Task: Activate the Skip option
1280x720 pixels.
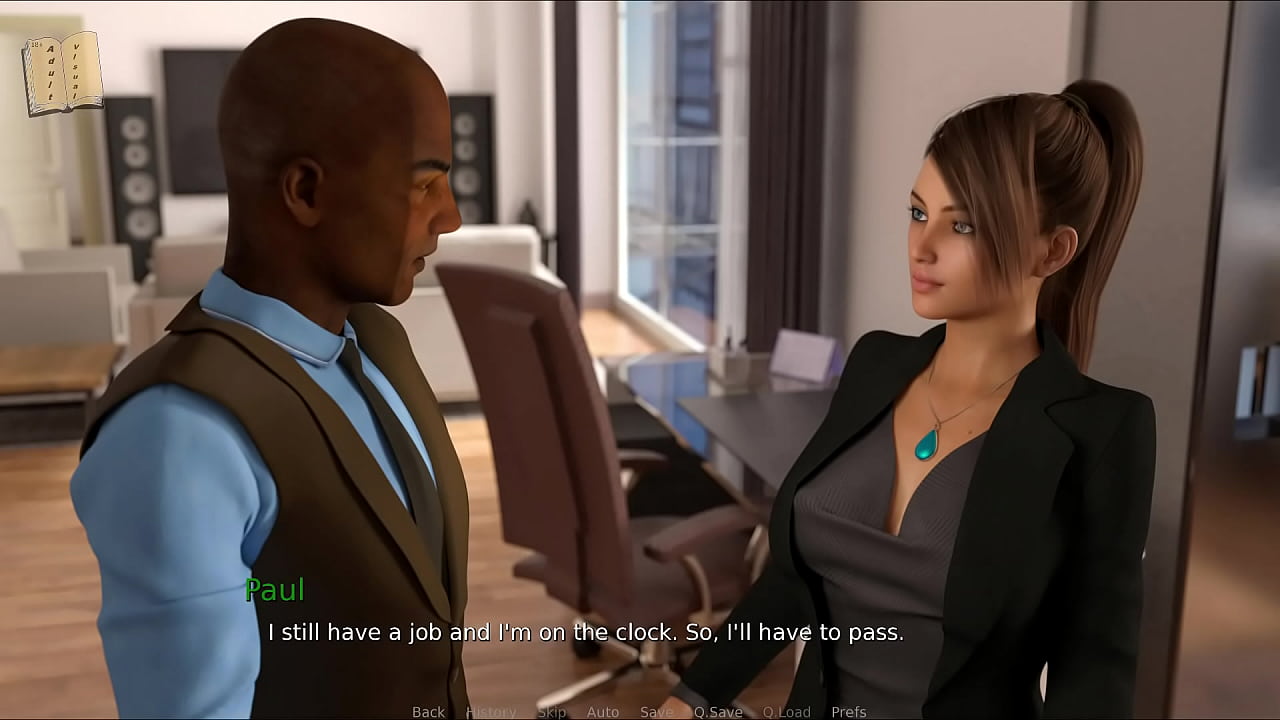Action: coord(551,712)
